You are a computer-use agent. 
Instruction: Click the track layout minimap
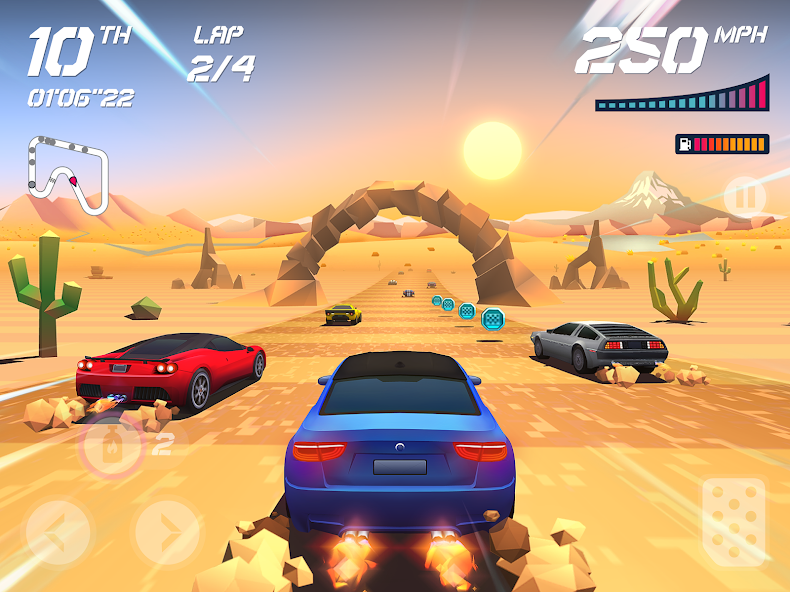click(68, 172)
